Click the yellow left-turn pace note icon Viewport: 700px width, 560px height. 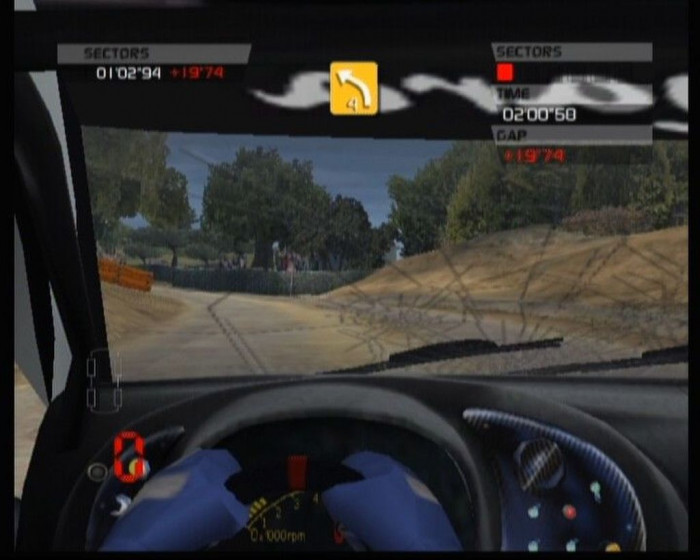tap(354, 88)
